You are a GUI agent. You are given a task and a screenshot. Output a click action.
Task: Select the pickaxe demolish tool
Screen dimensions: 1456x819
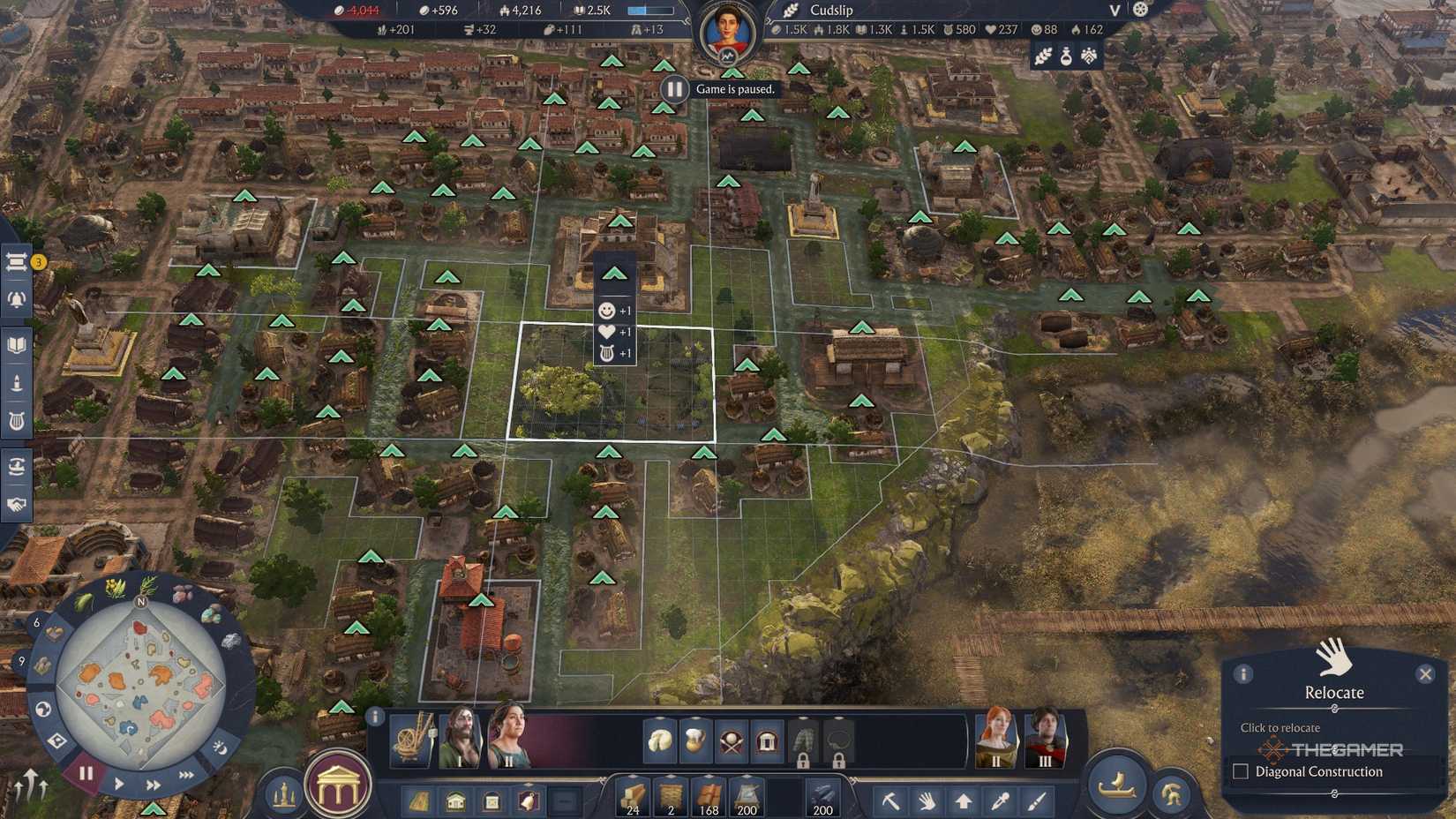(892, 800)
